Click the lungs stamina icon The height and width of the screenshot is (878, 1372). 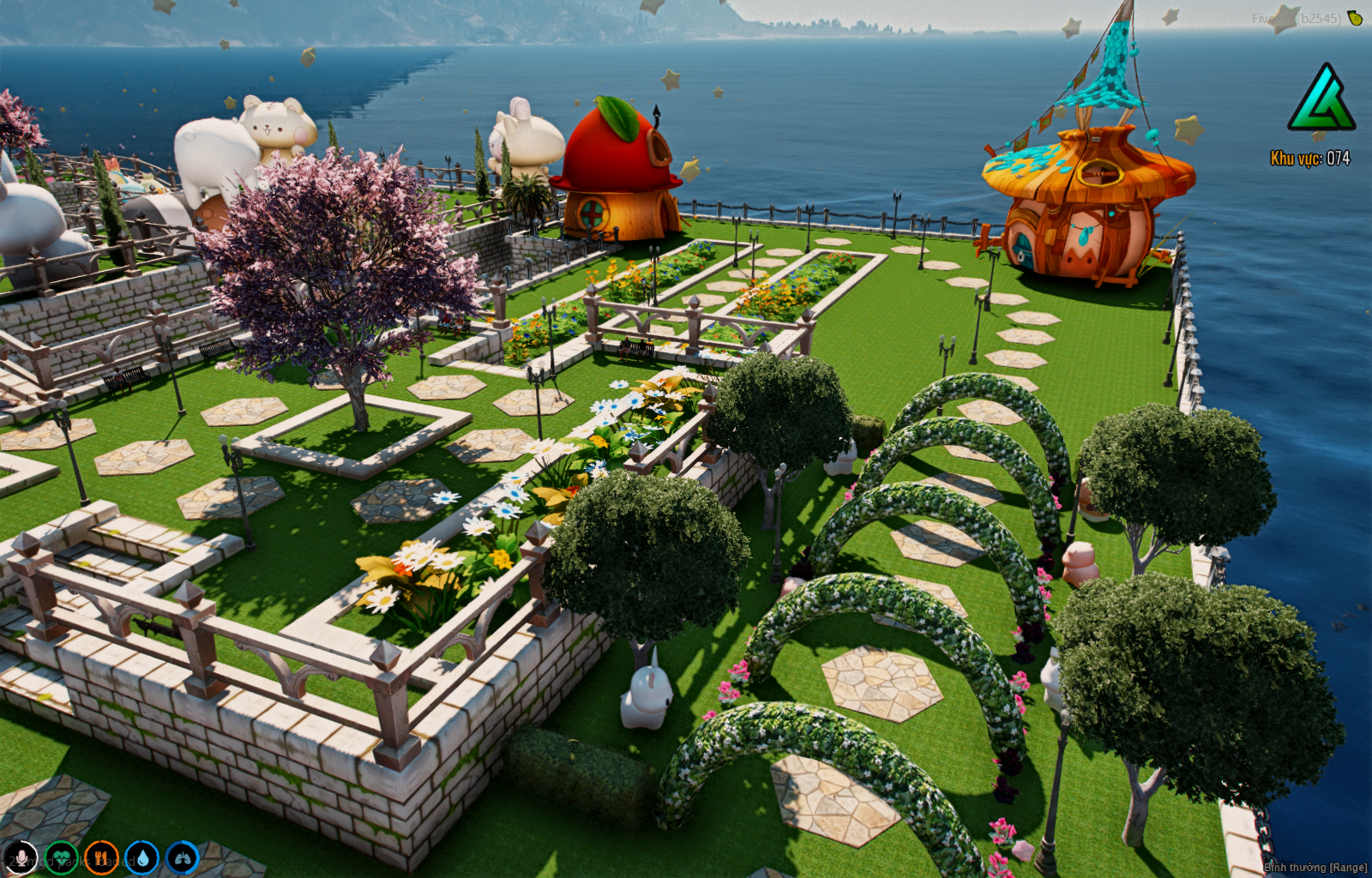click(x=182, y=857)
